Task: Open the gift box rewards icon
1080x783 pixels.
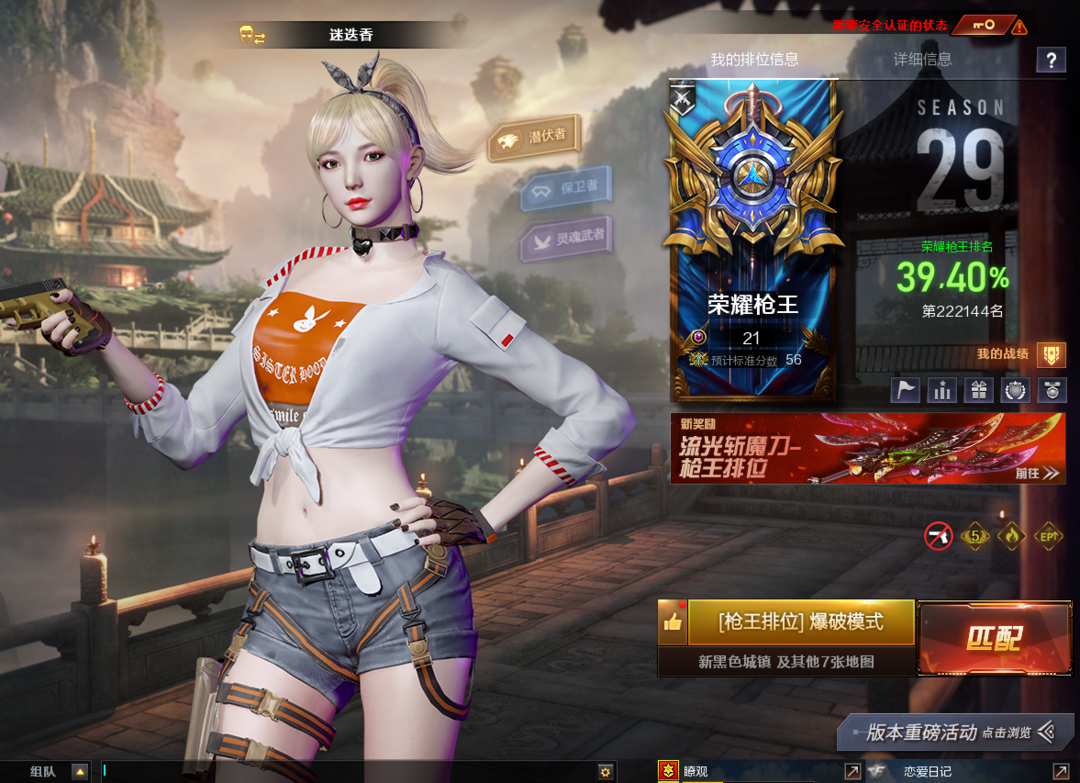Action: 978,390
